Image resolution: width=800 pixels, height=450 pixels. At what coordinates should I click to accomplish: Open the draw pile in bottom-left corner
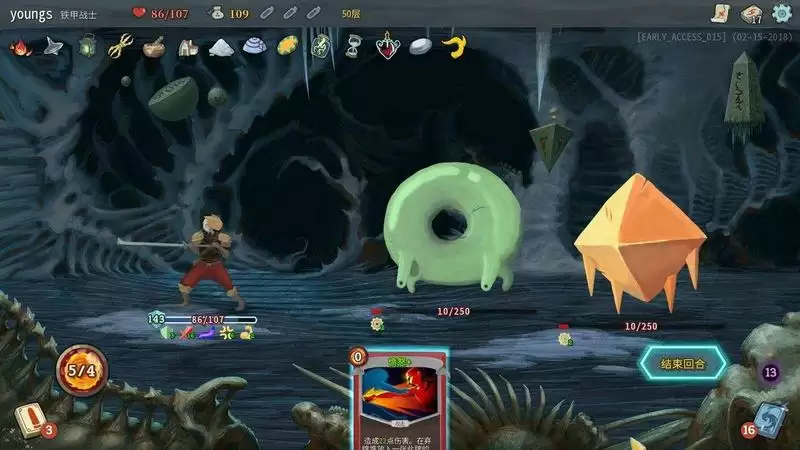pos(28,421)
